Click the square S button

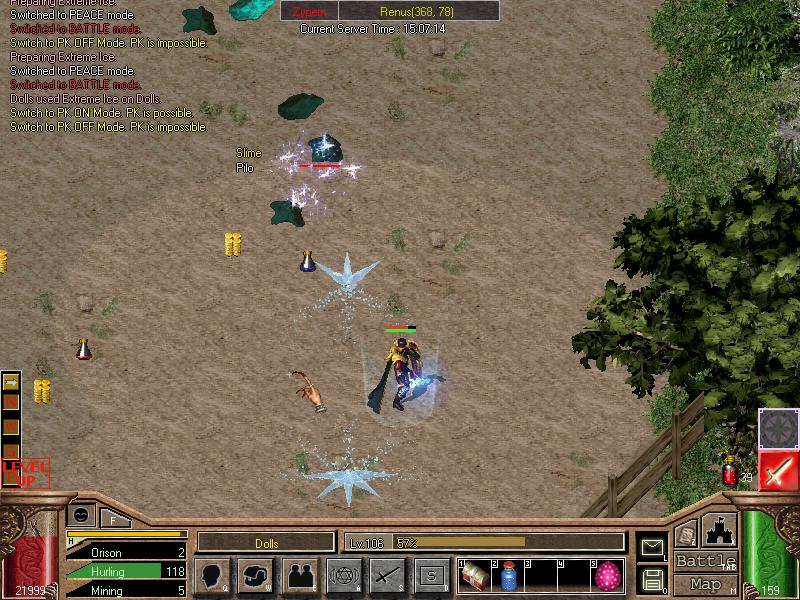pos(431,575)
